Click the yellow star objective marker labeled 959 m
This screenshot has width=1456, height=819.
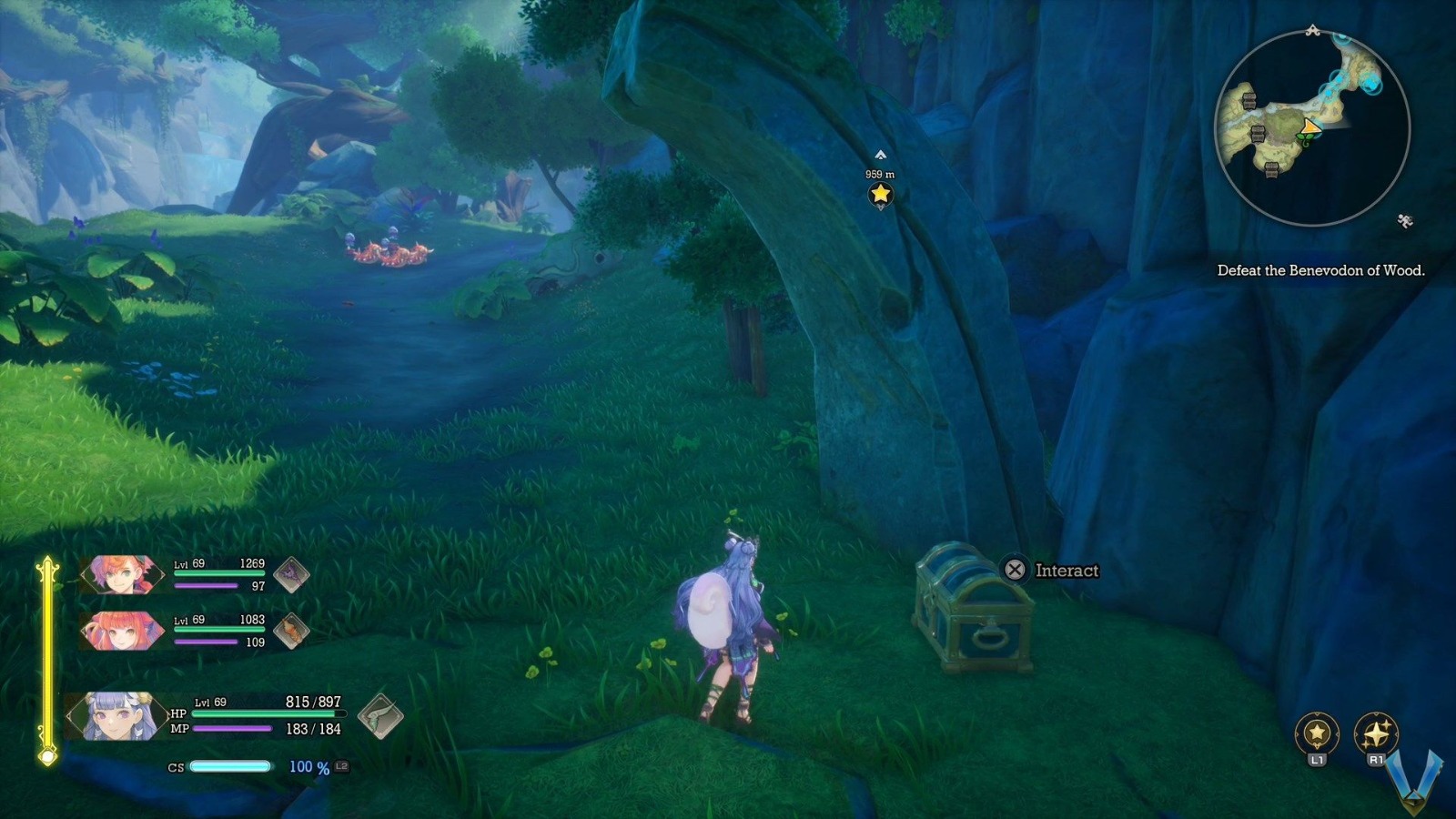point(878,192)
